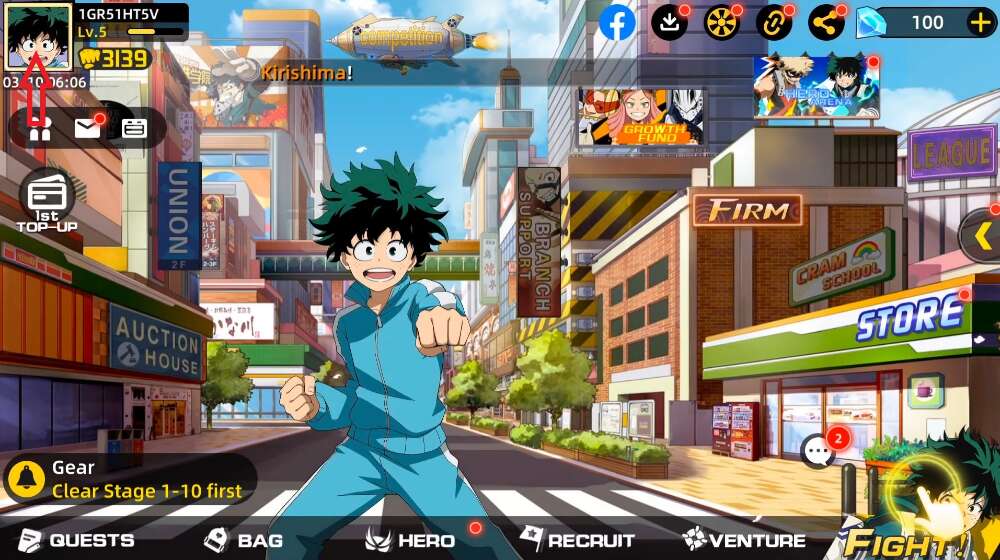
Task: Open the notice board icon beside mail
Action: click(134, 127)
